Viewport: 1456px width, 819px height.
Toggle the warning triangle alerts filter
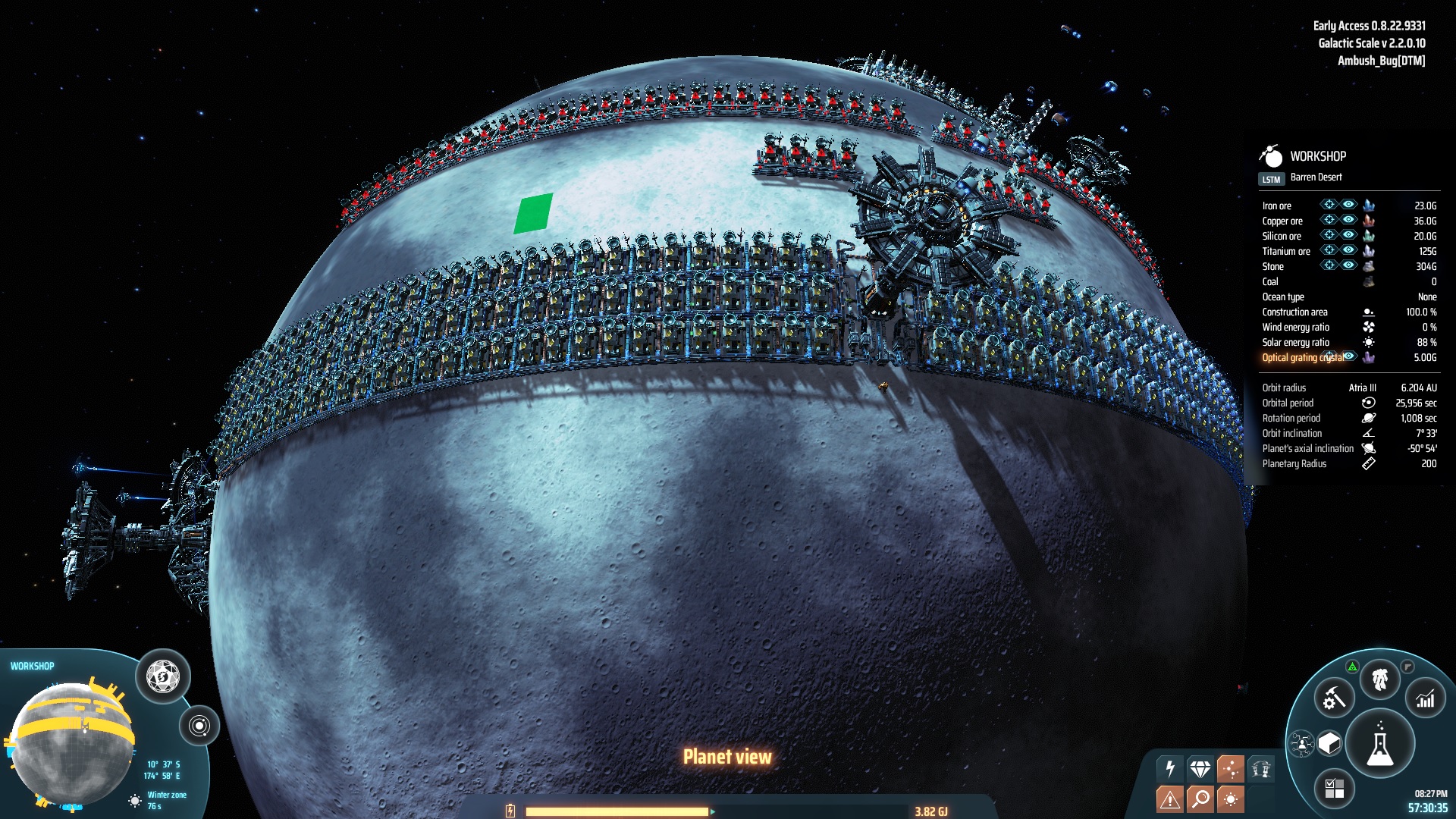(x=1170, y=799)
